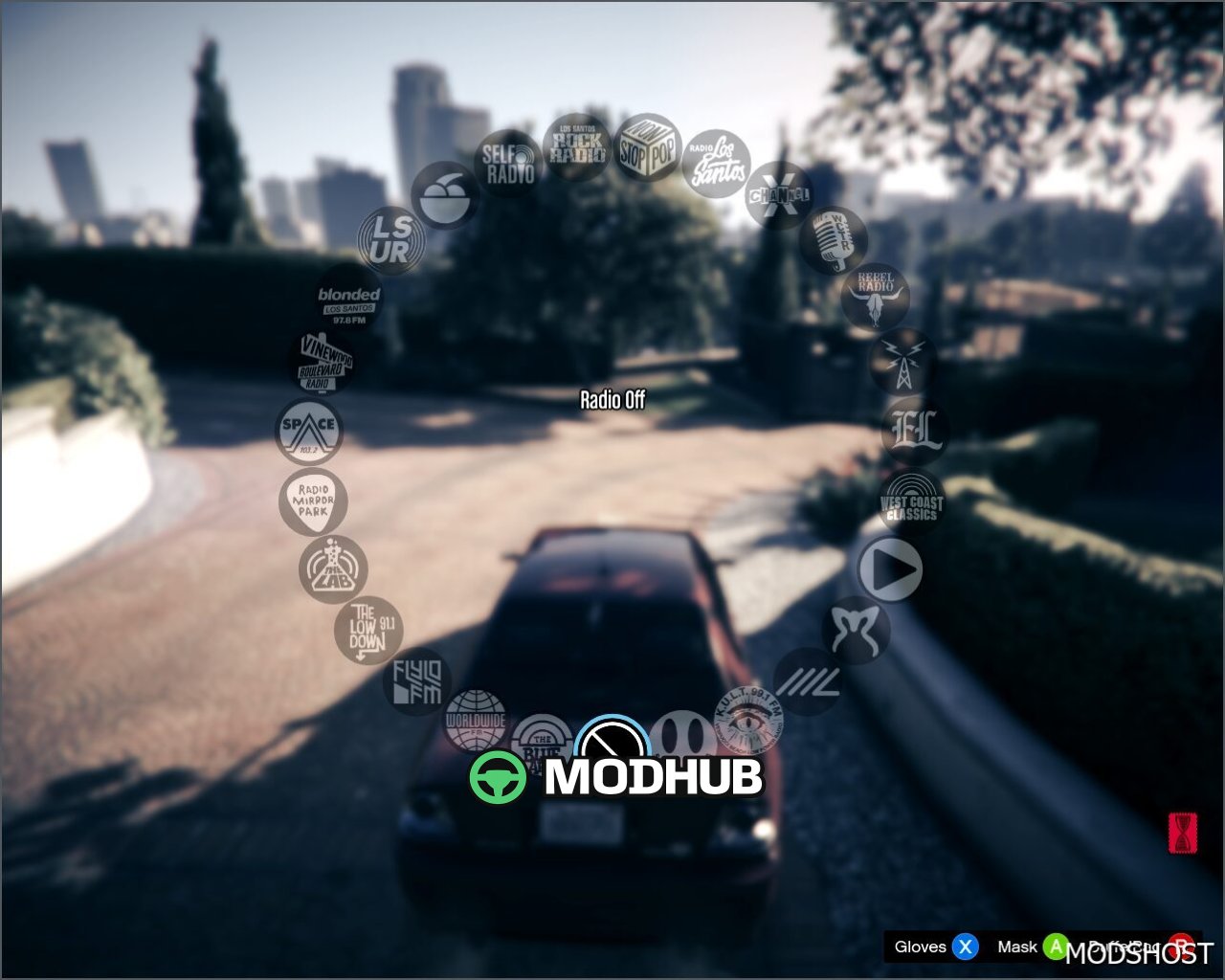Select the Media Player play-arrow icon
The image size is (1225, 980).
(x=889, y=569)
